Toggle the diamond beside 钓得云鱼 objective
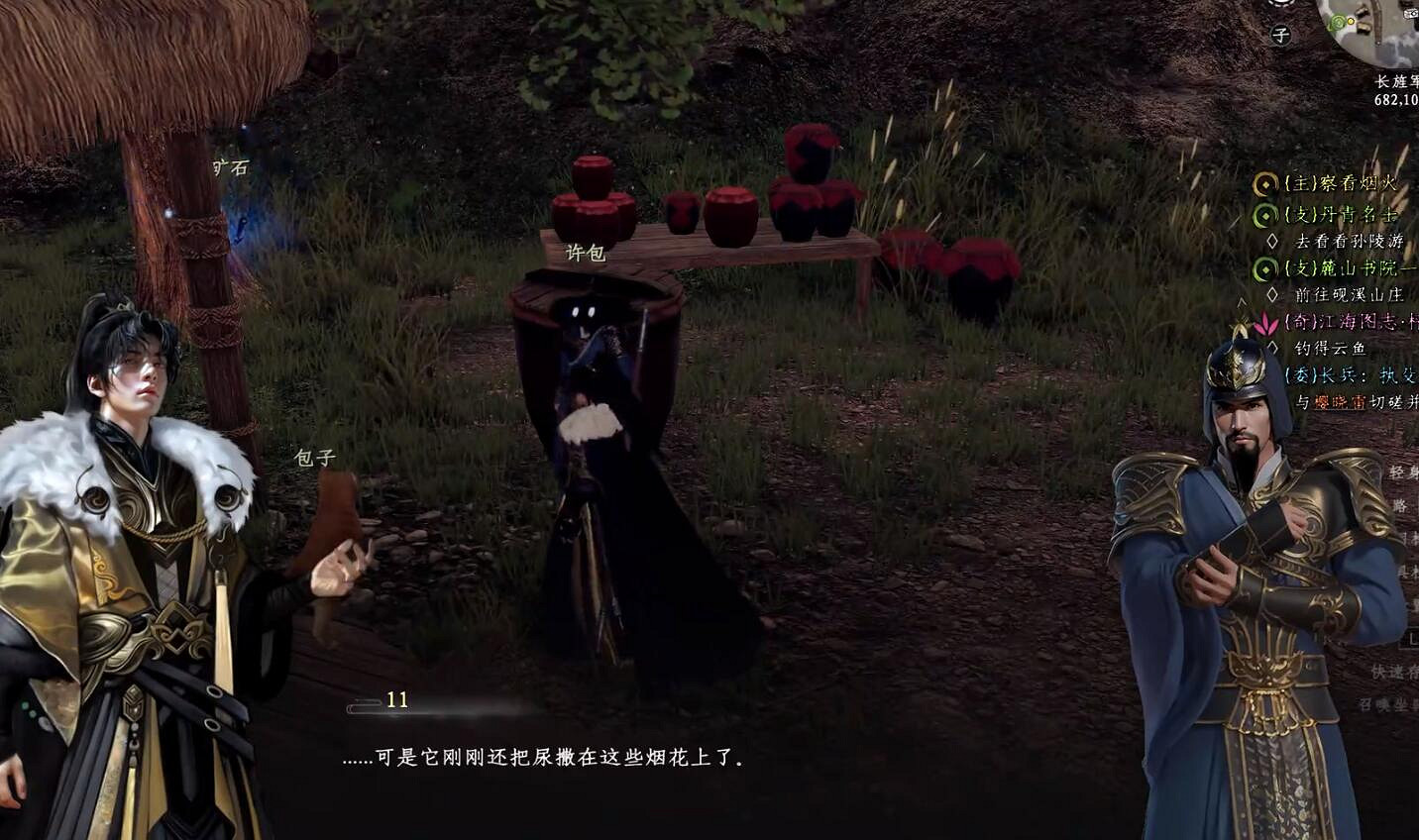 1272,347
